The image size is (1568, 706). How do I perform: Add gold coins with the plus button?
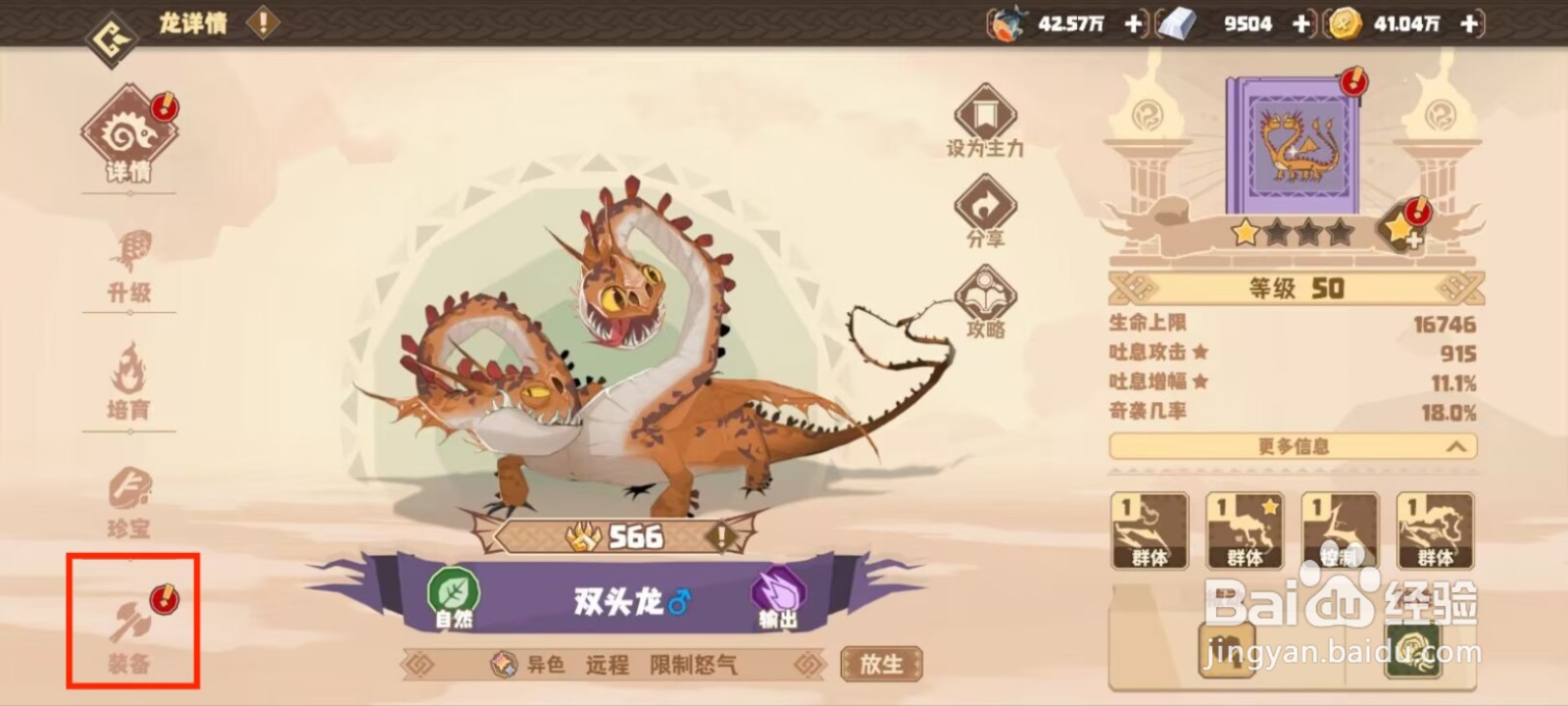[1467, 25]
